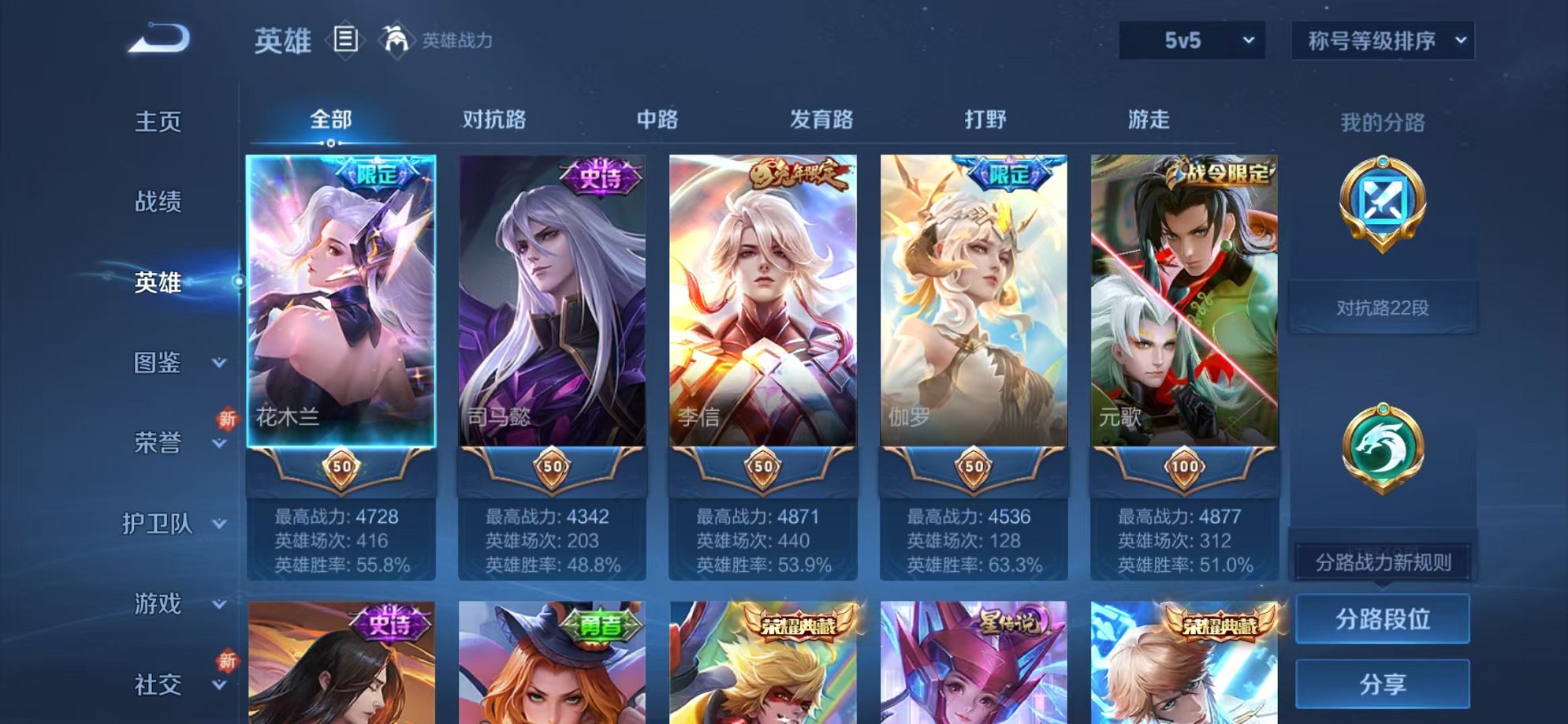Switch to the 中路 mid lane tab

point(659,118)
